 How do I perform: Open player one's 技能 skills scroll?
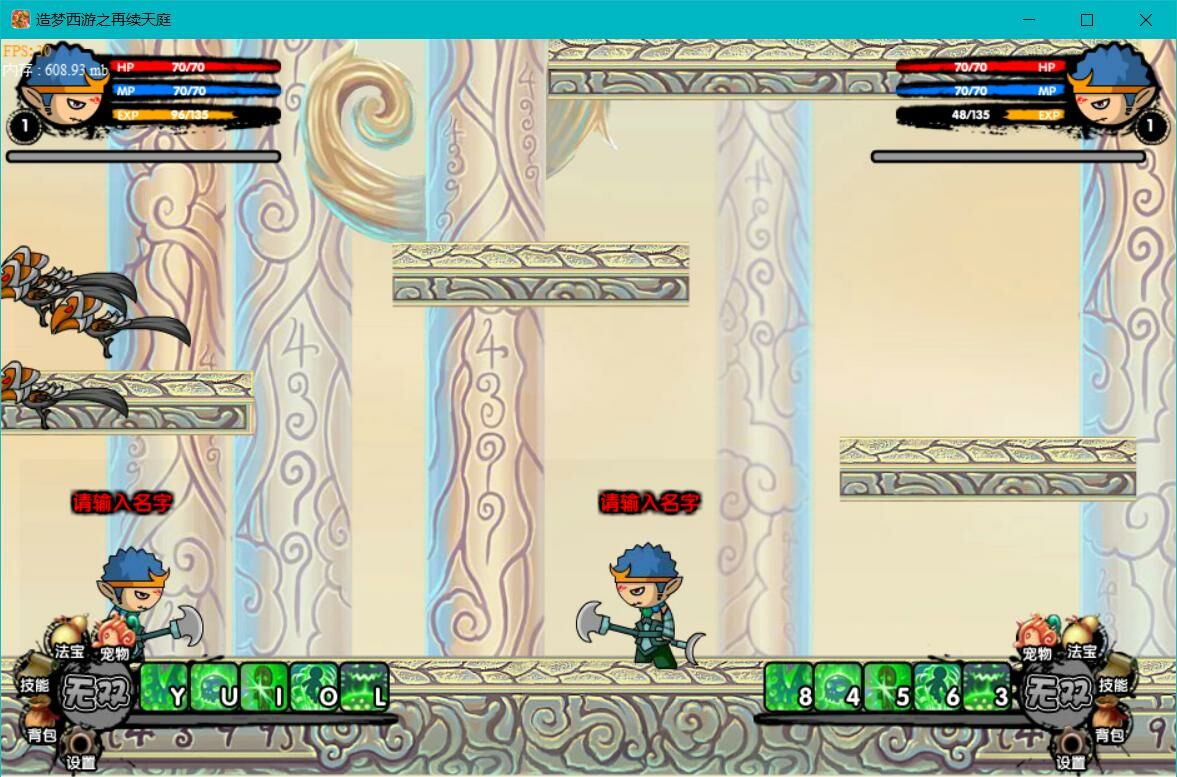pyautogui.click(x=35, y=675)
